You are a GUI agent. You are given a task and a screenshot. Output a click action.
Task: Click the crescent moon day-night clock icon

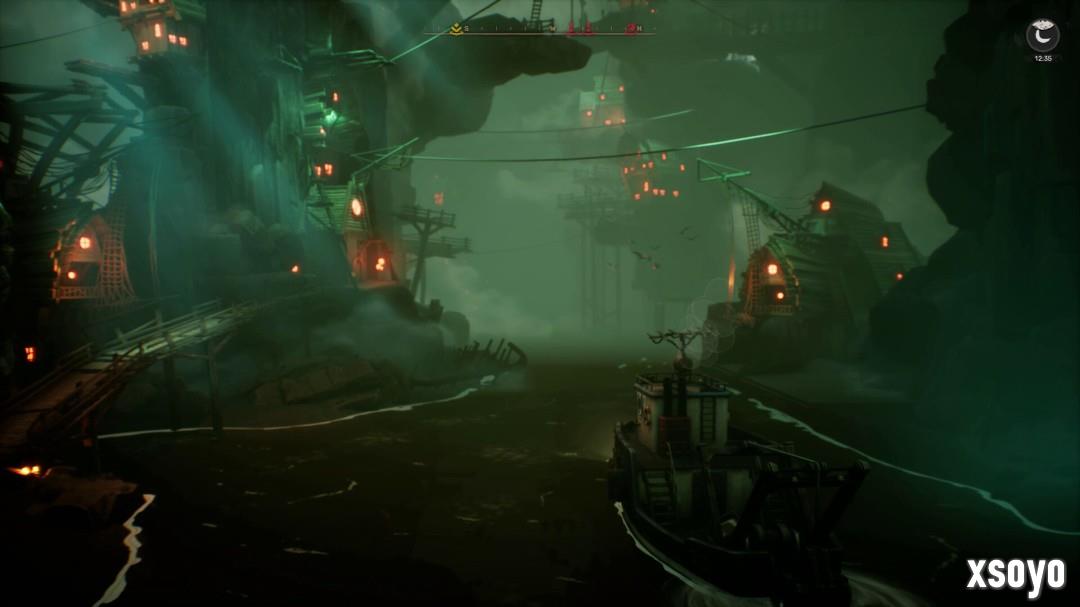coord(1042,36)
